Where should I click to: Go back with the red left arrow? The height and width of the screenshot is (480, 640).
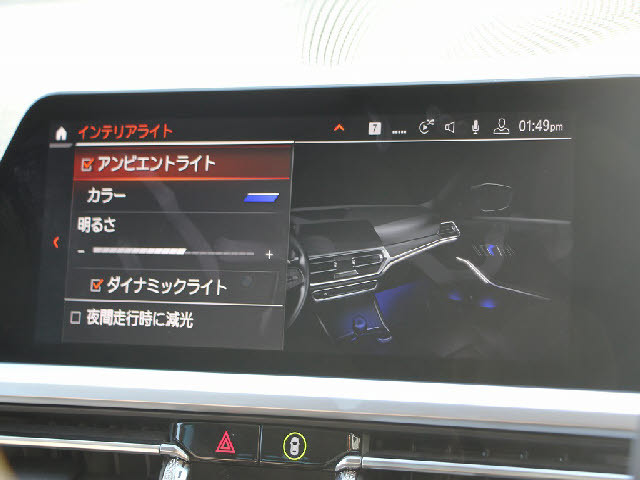tap(56, 242)
